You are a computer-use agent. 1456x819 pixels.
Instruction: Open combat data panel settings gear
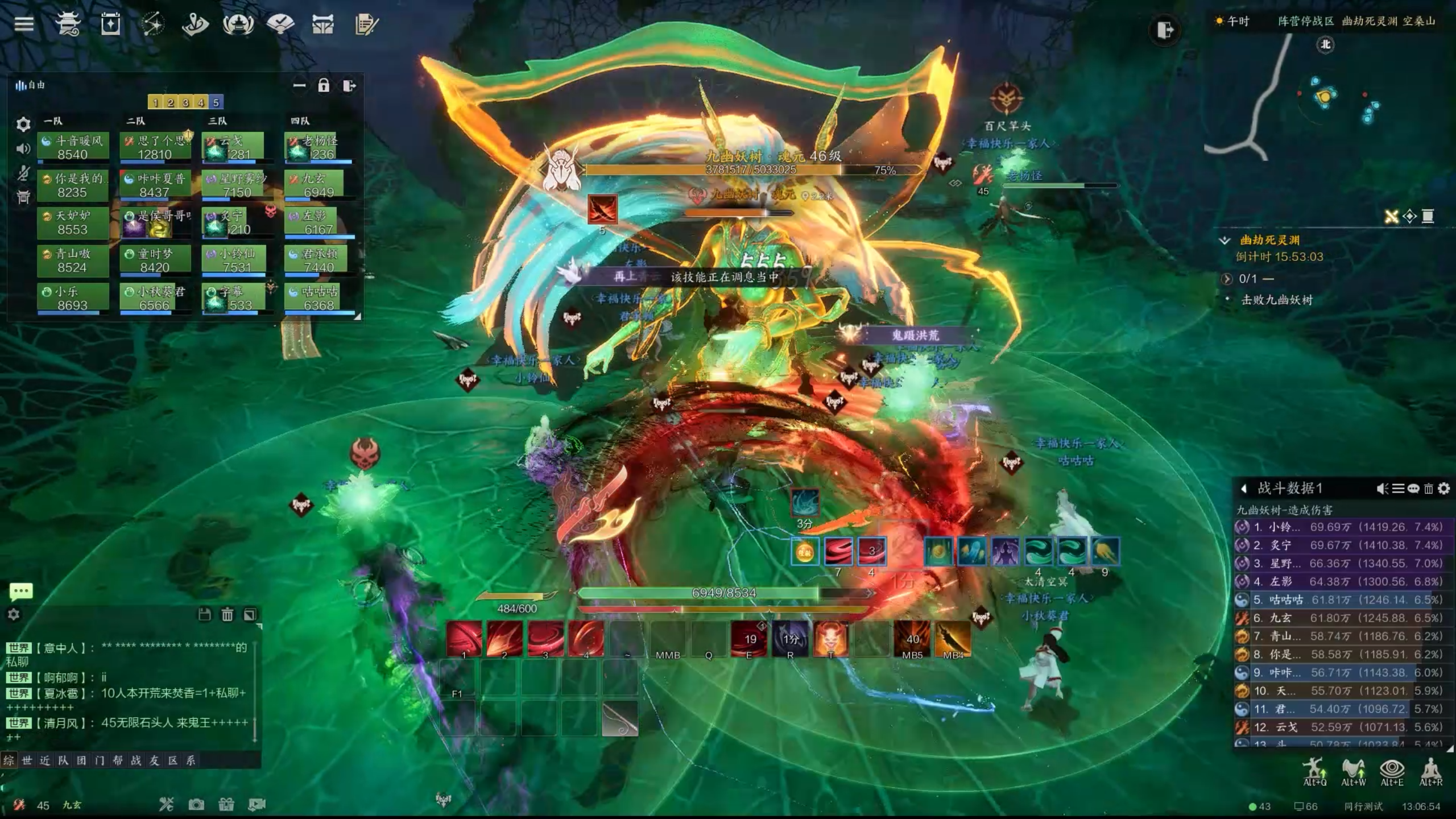click(x=1443, y=489)
